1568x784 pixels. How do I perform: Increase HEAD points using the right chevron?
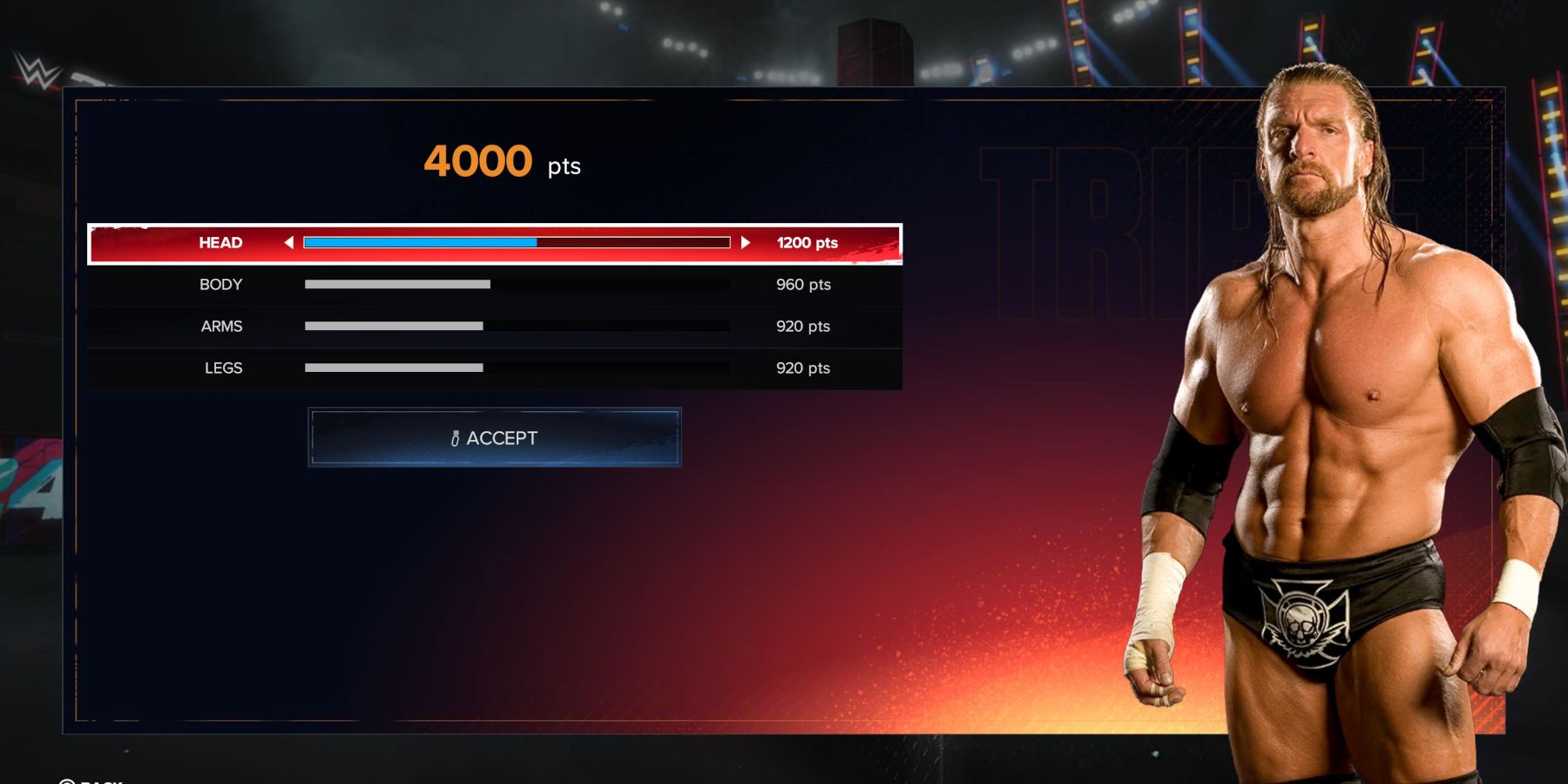point(747,243)
